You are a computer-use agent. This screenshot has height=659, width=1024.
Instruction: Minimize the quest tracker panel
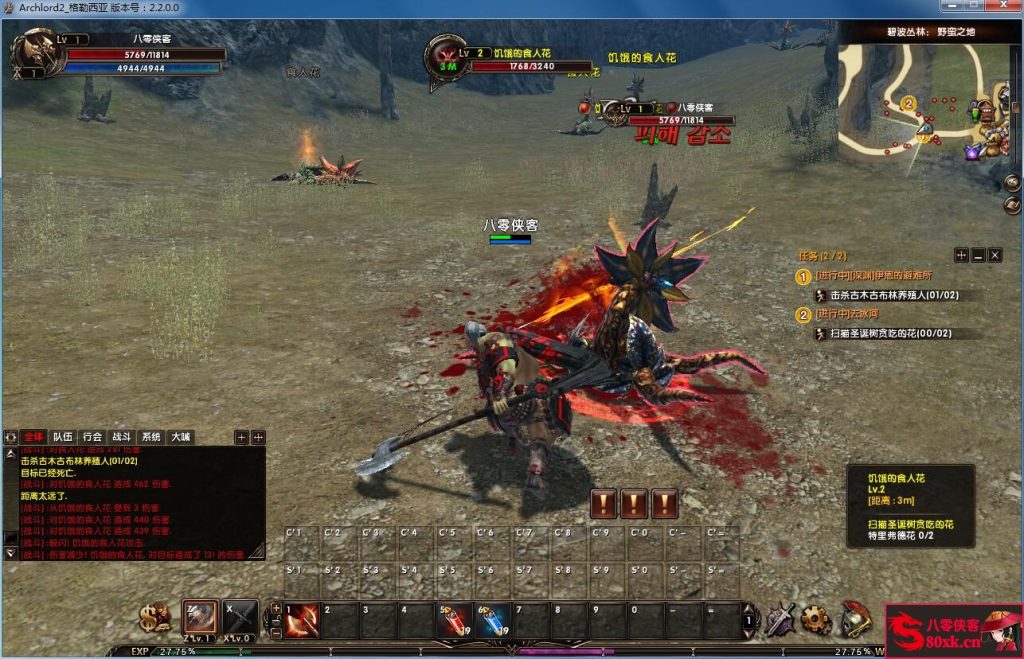[x=978, y=255]
